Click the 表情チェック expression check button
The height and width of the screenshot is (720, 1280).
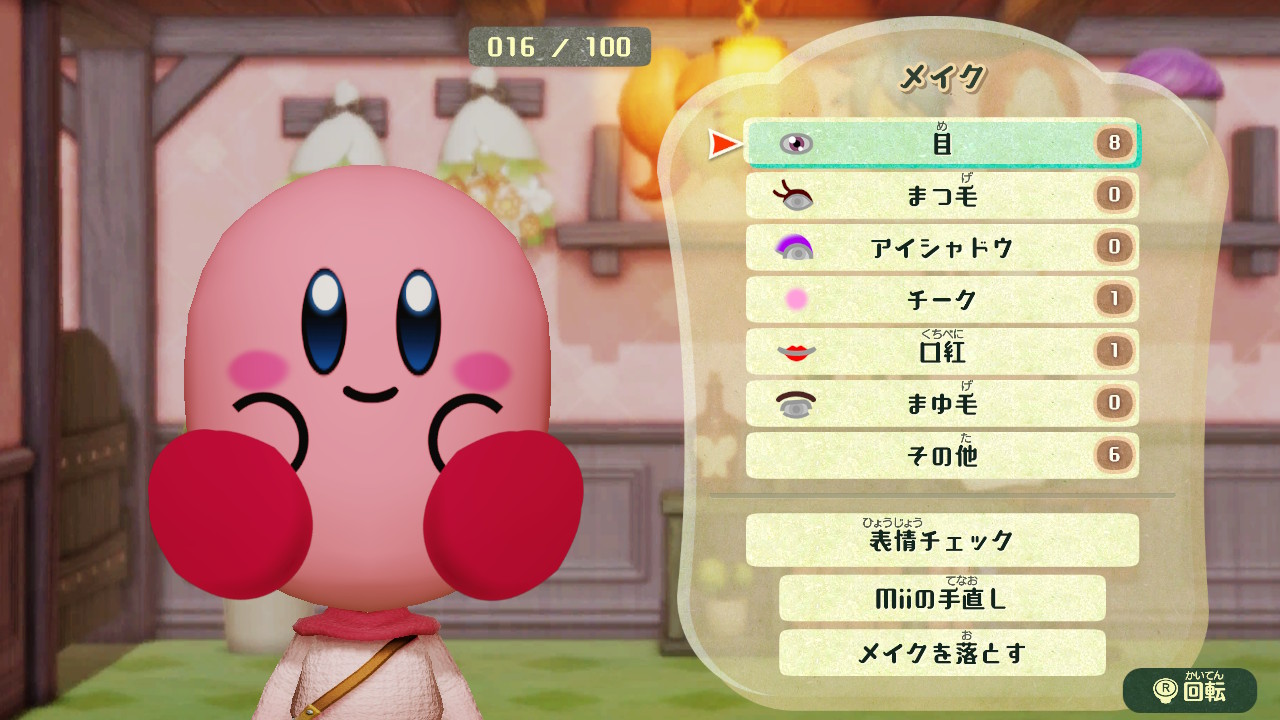tap(940, 540)
